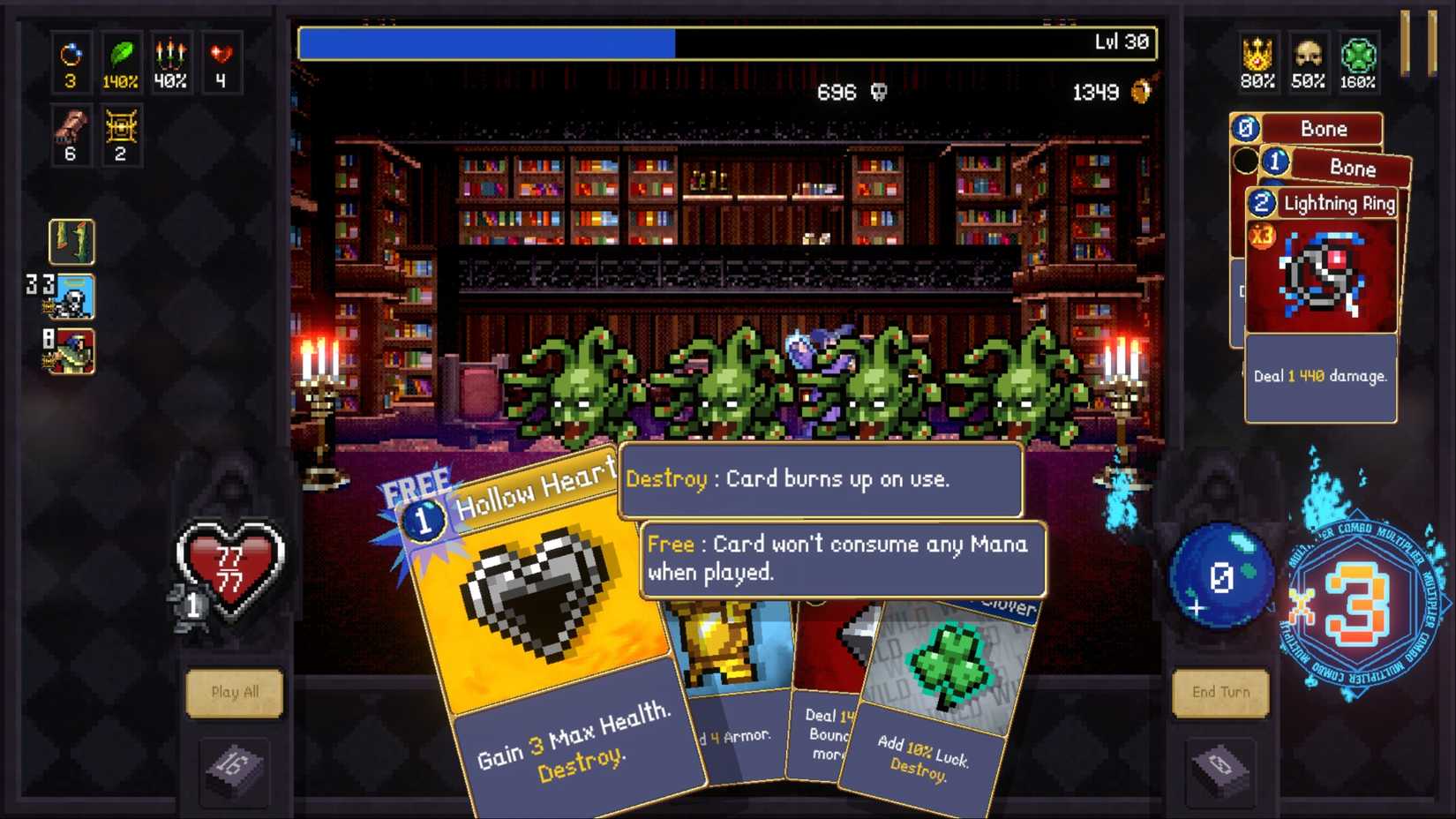The width and height of the screenshot is (1456, 819).
Task: Click the golden cage icon showing 2
Action: coord(122,132)
